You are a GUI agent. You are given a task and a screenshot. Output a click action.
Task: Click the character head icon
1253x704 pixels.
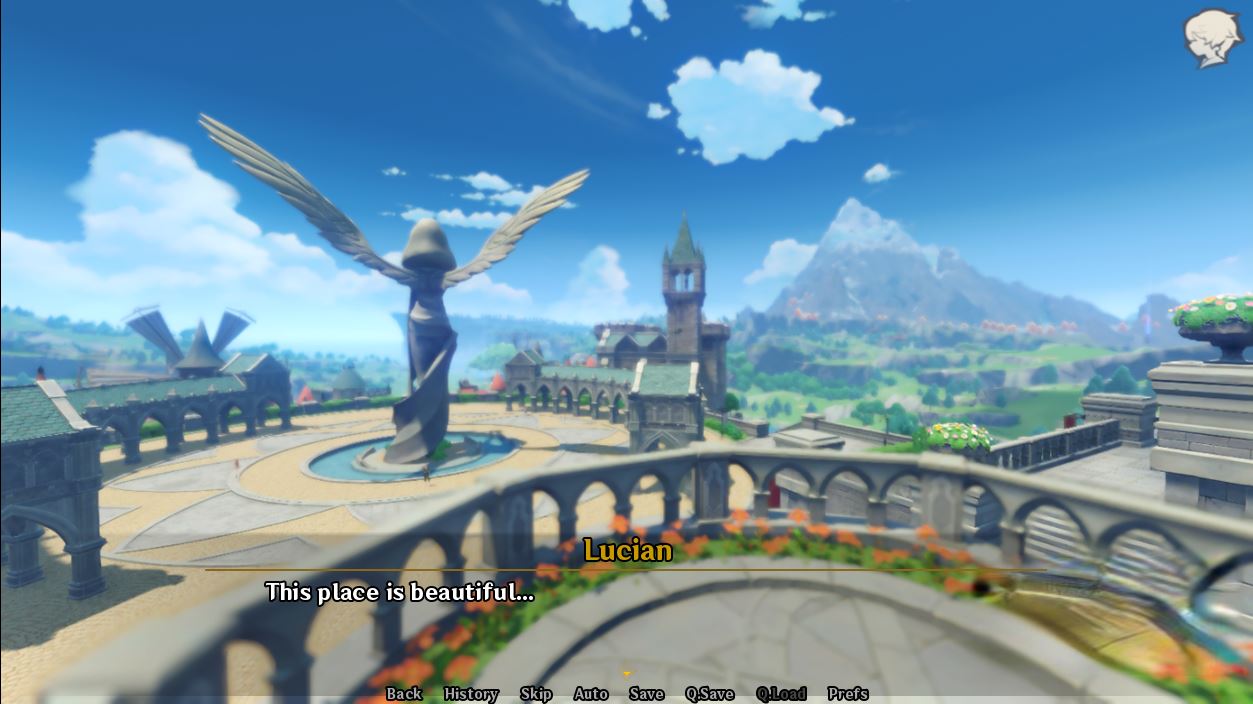[x=1212, y=38]
